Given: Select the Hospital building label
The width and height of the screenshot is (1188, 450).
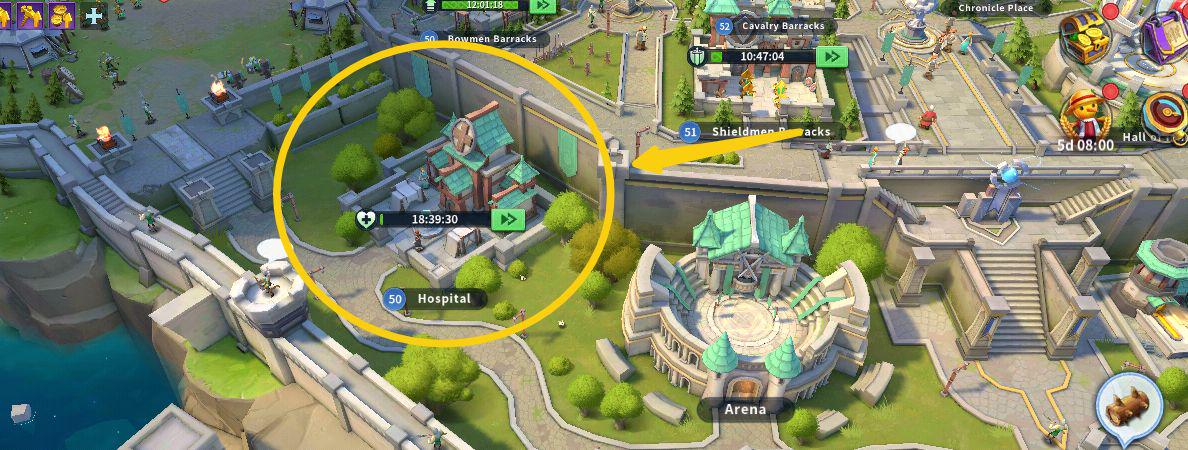Looking at the screenshot, I should [443, 299].
